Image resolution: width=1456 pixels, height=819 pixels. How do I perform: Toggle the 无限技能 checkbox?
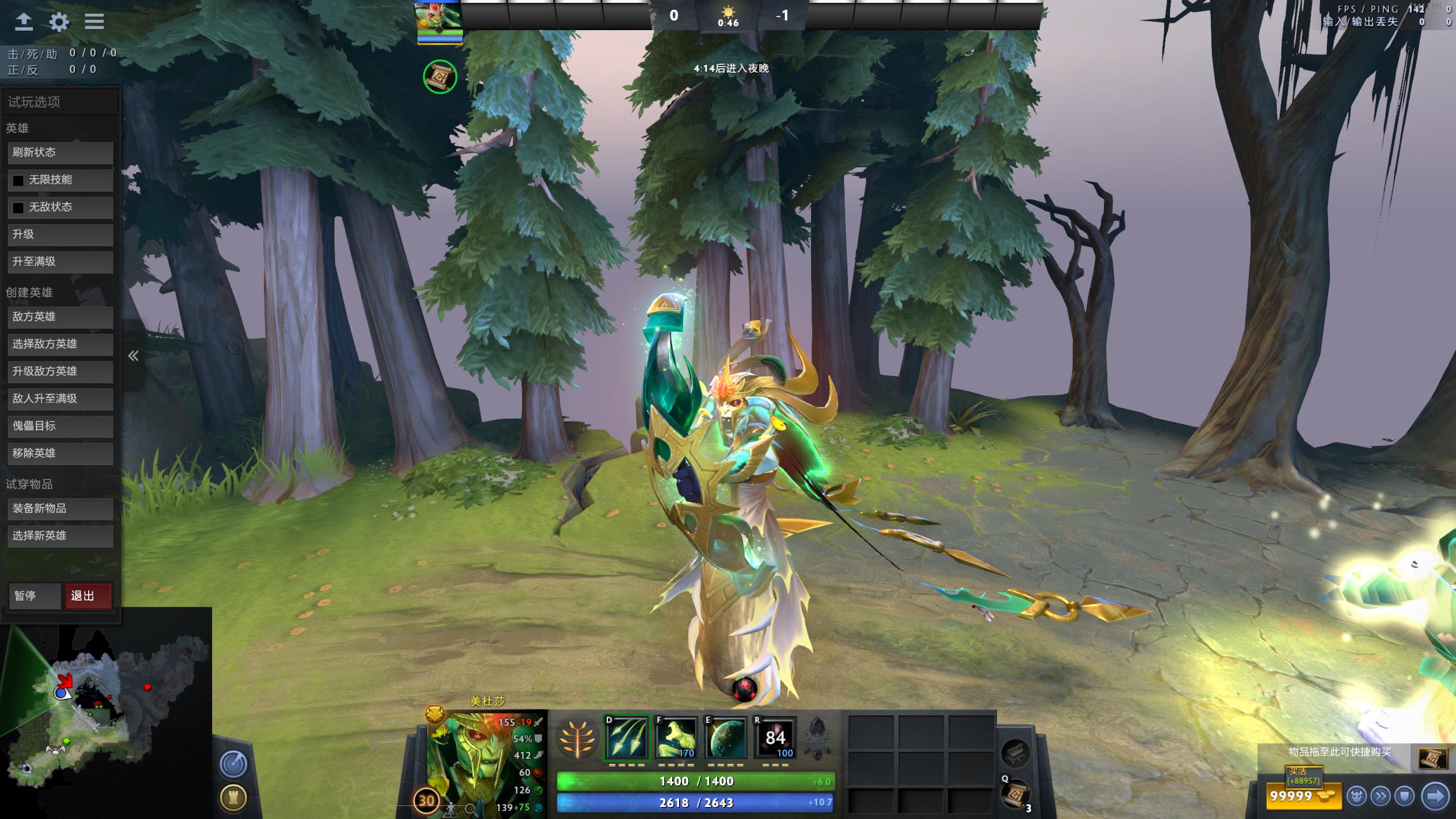click(x=18, y=180)
